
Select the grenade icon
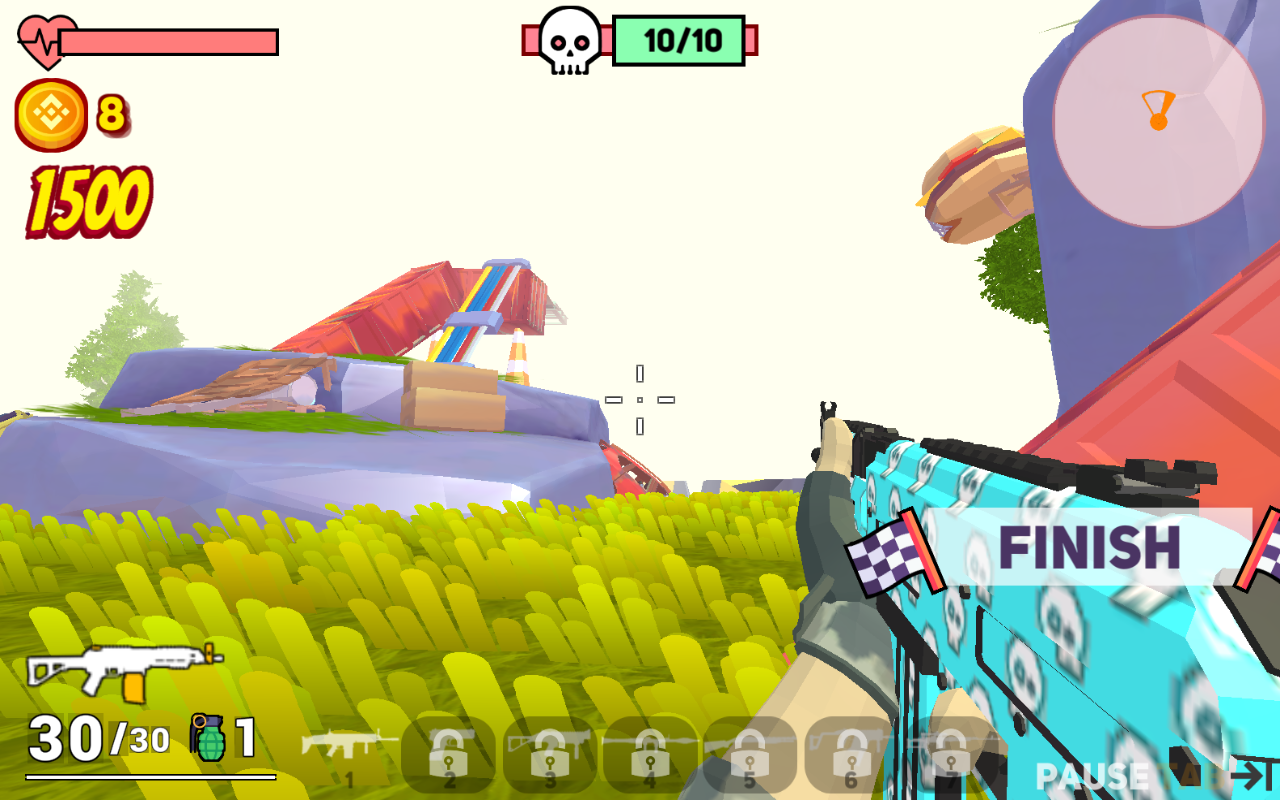click(209, 738)
